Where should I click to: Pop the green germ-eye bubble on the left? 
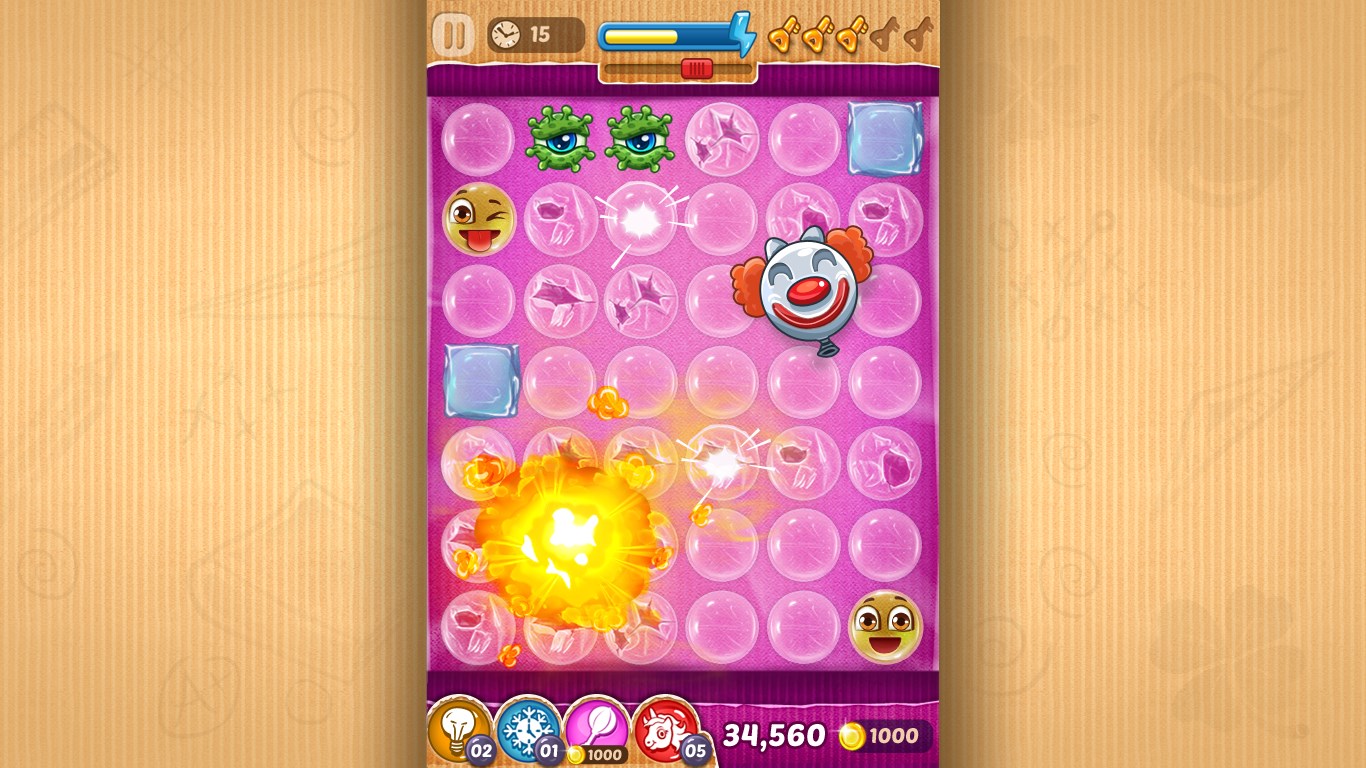(x=560, y=139)
